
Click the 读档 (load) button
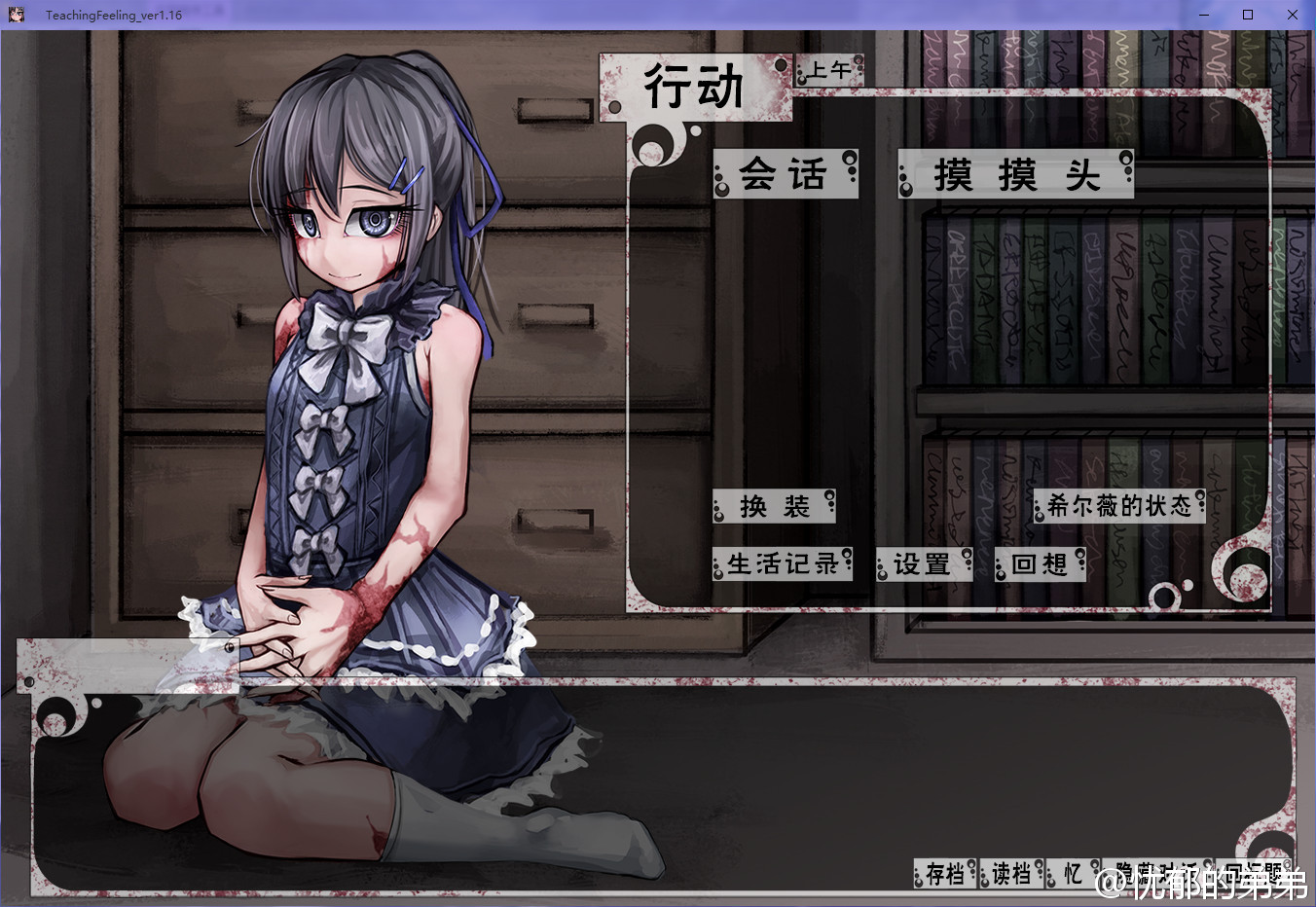1011,874
